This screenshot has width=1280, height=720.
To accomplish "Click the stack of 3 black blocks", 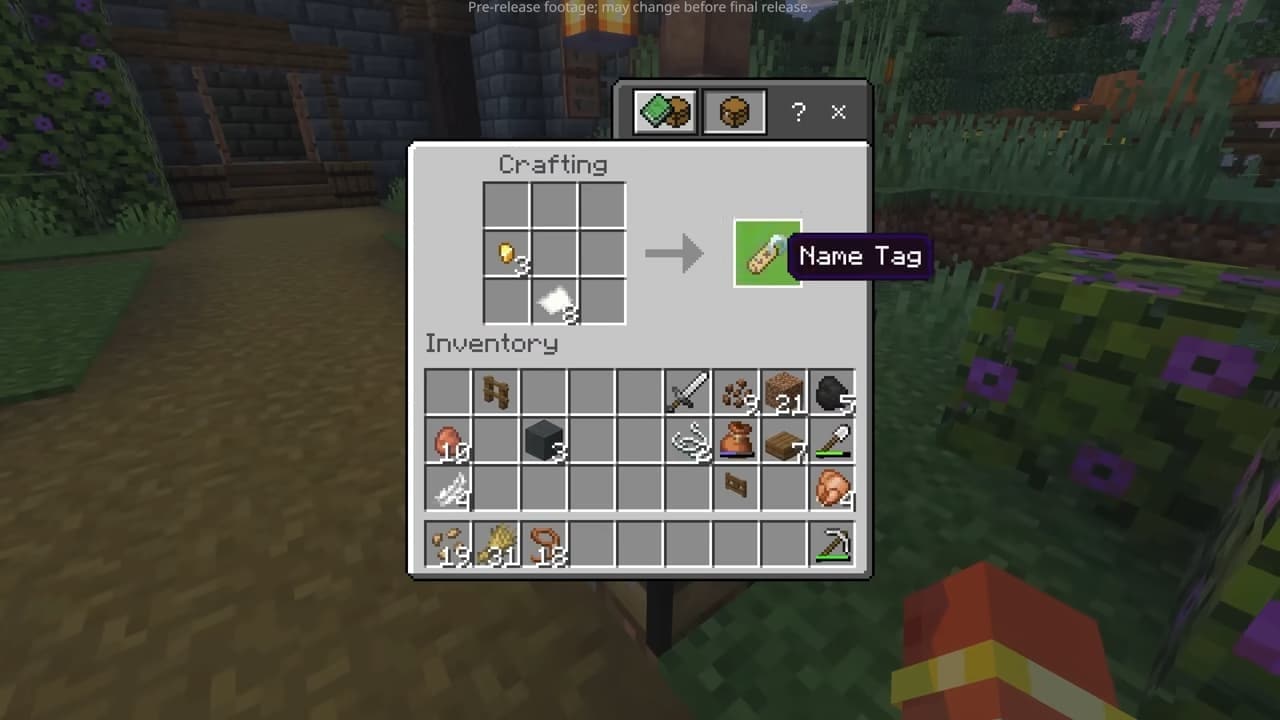I will coord(543,440).
